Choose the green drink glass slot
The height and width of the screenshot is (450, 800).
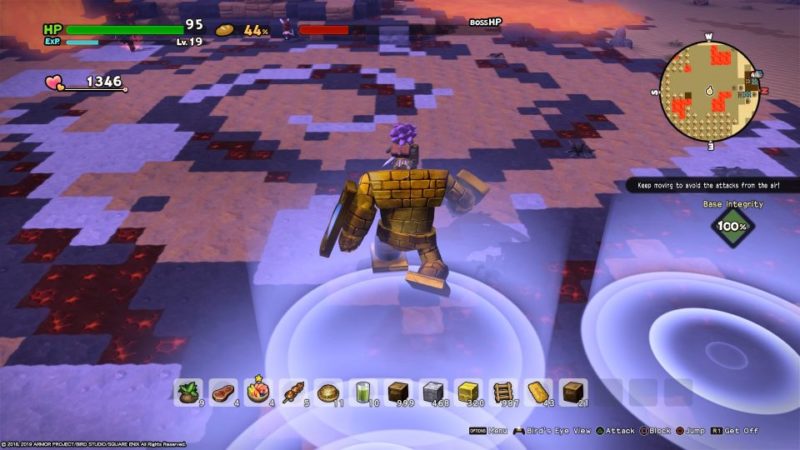[363, 392]
